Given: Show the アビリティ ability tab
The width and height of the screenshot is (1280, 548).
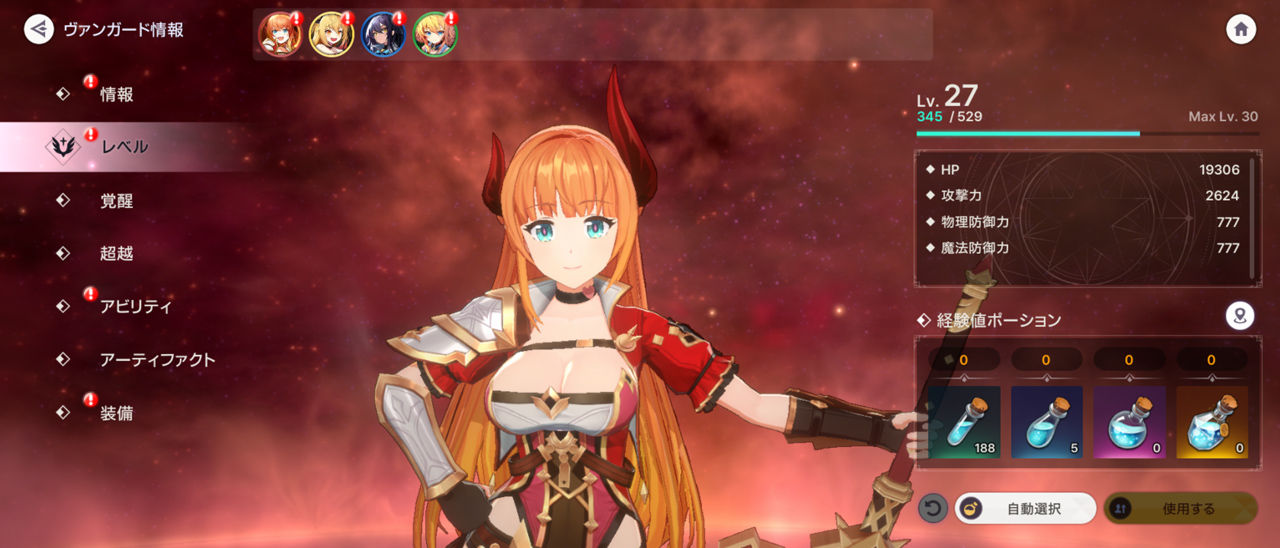Looking at the screenshot, I should click(x=135, y=307).
